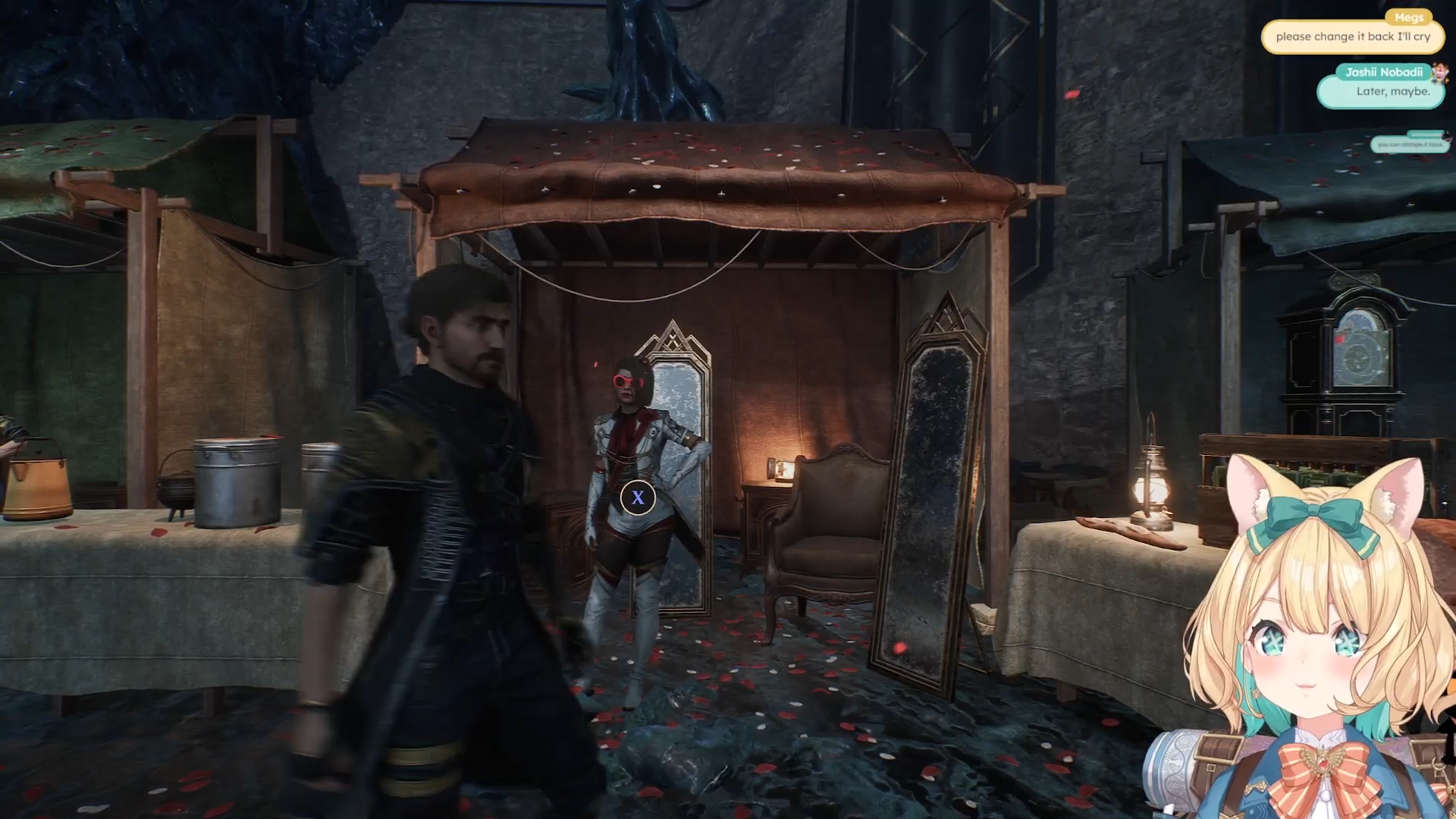
Task: Click Megs' chat message bubble
Action: pos(1352,36)
